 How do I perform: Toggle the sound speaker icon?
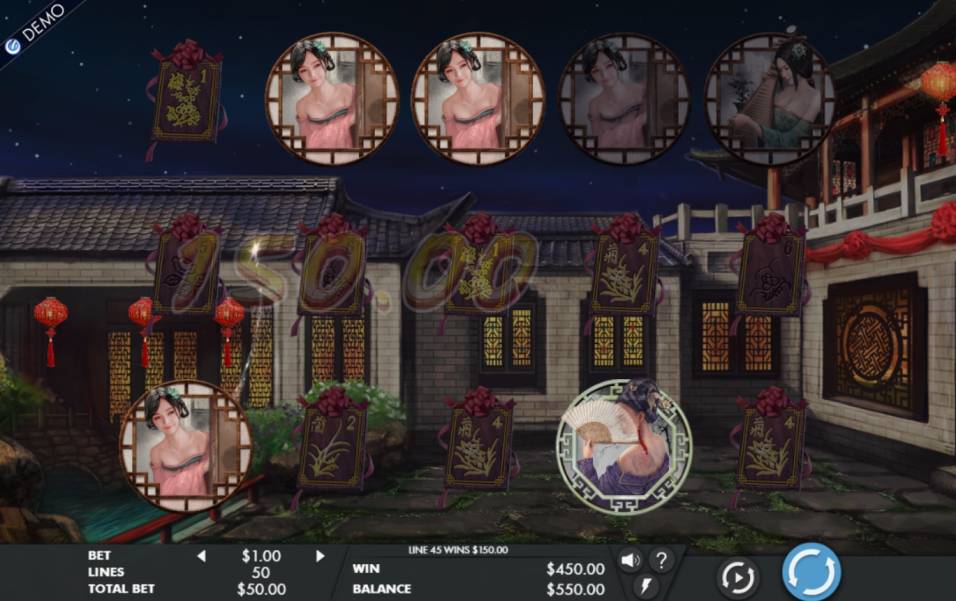630,560
